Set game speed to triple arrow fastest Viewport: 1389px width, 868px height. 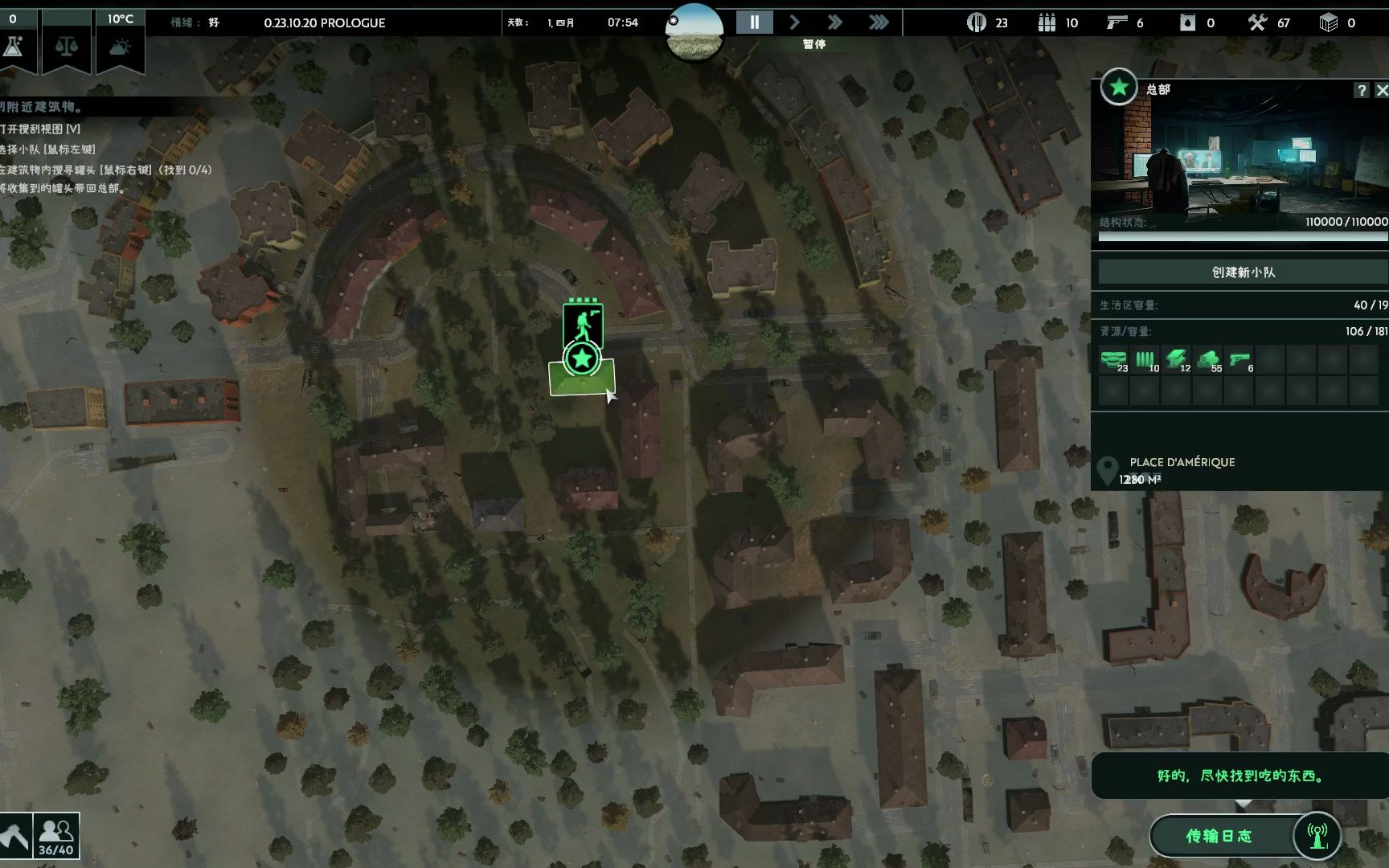pyautogui.click(x=879, y=23)
